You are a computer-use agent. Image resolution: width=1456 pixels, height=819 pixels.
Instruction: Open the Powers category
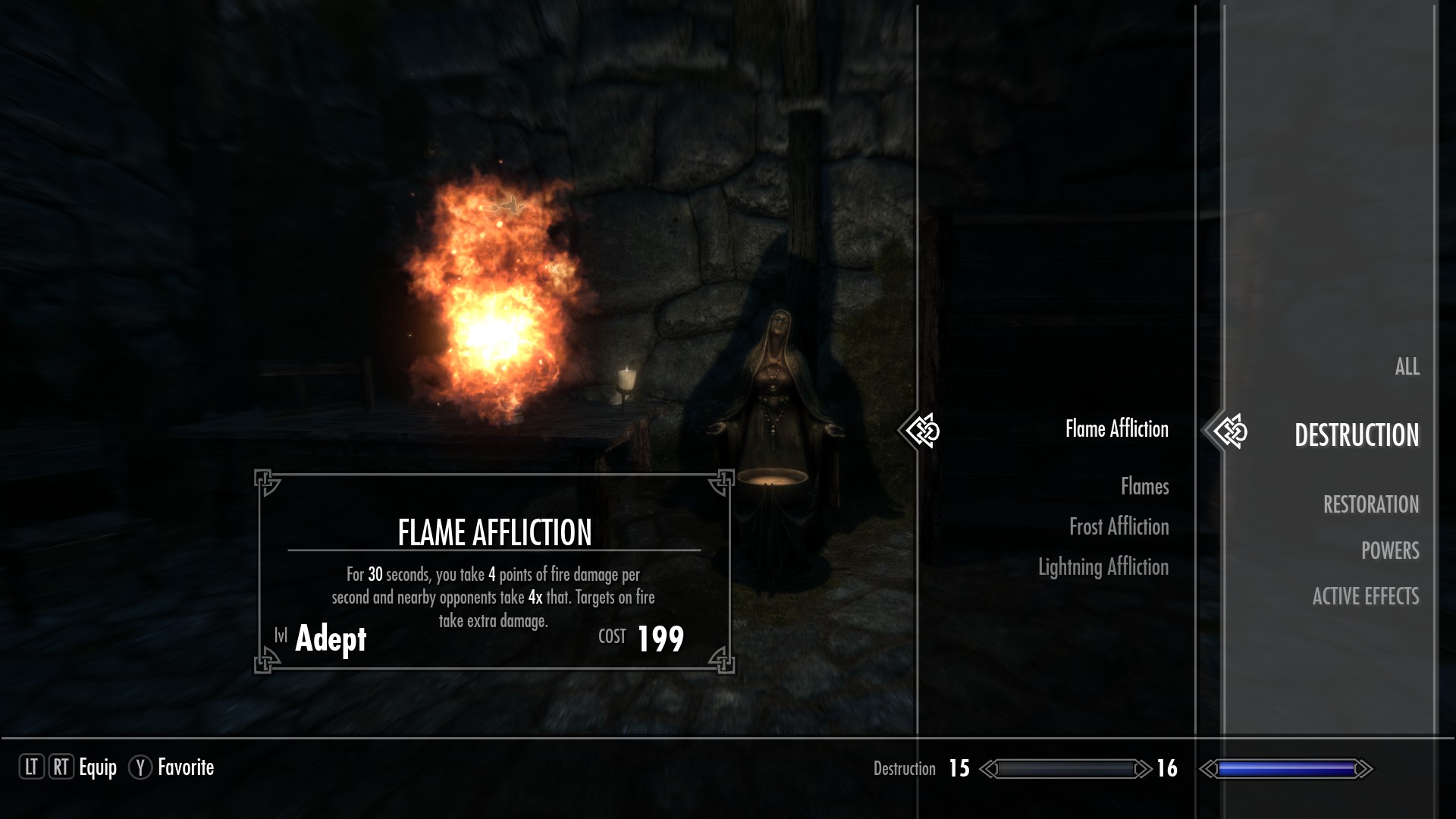click(x=1389, y=551)
